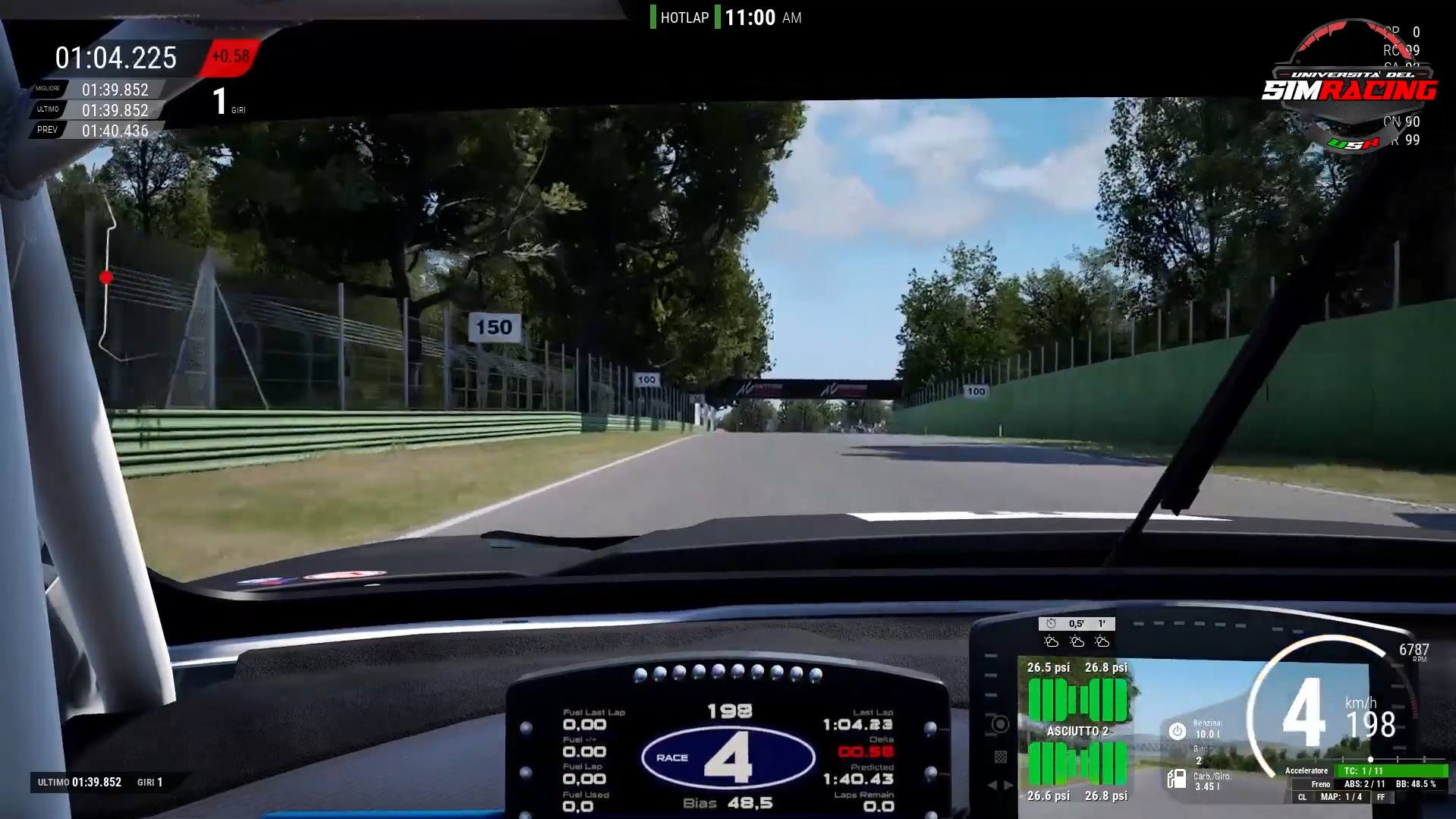The height and width of the screenshot is (819, 1456).
Task: Click the stopwatch icon on the dash display
Action: (x=1049, y=623)
